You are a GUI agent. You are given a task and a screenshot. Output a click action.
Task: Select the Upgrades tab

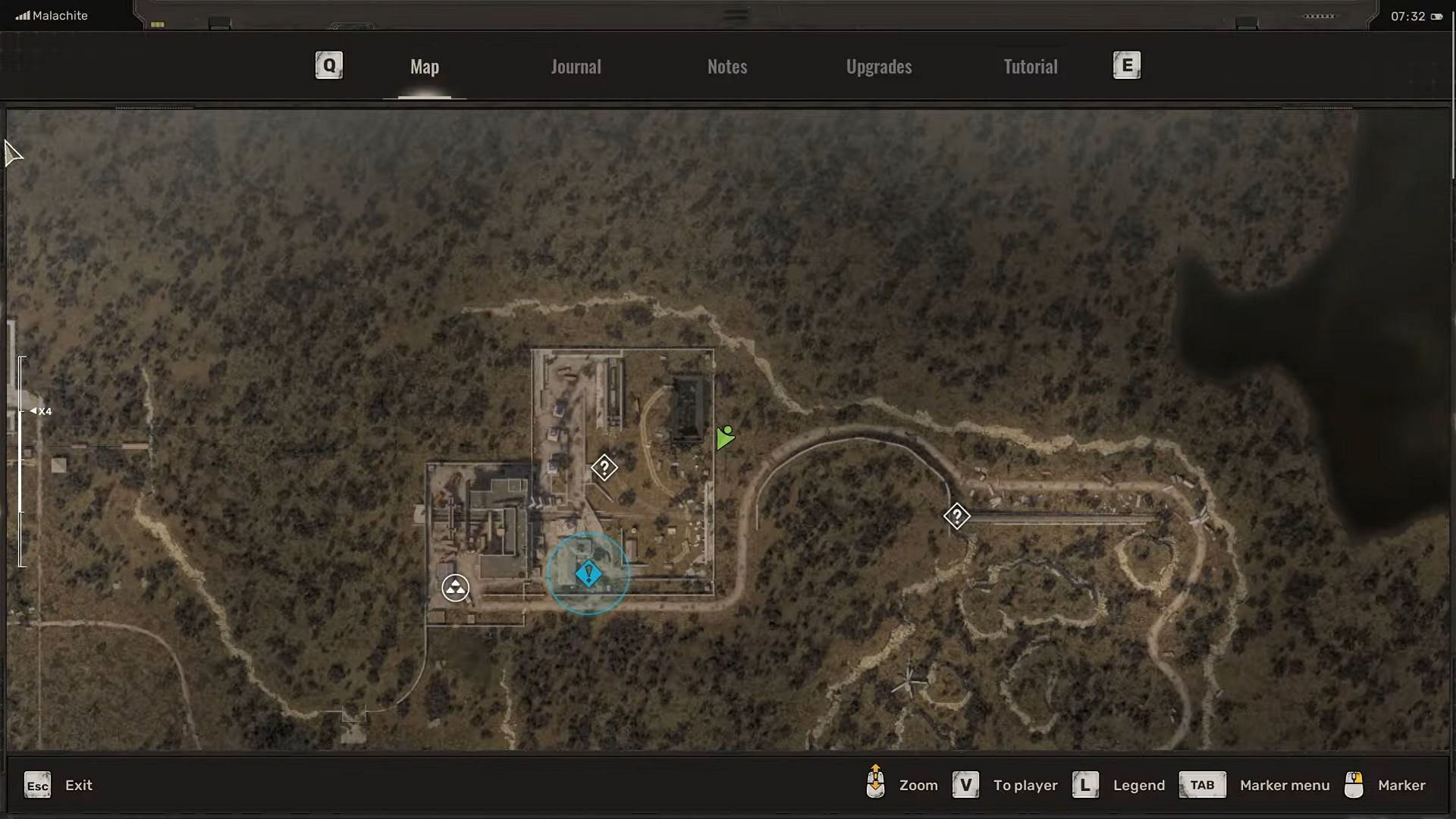click(879, 67)
